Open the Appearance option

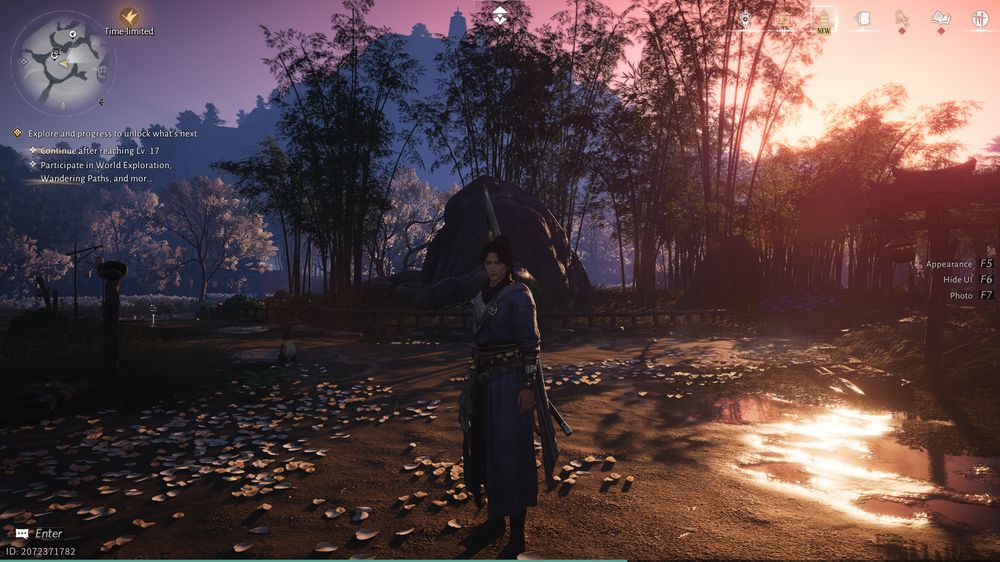point(949,264)
